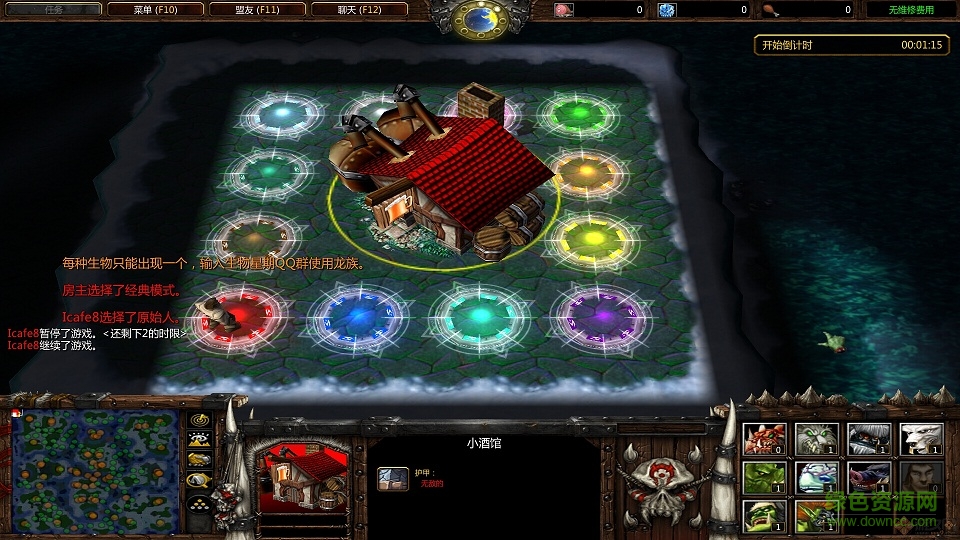
Task: Toggle the formation movement button
Action: tap(199, 498)
